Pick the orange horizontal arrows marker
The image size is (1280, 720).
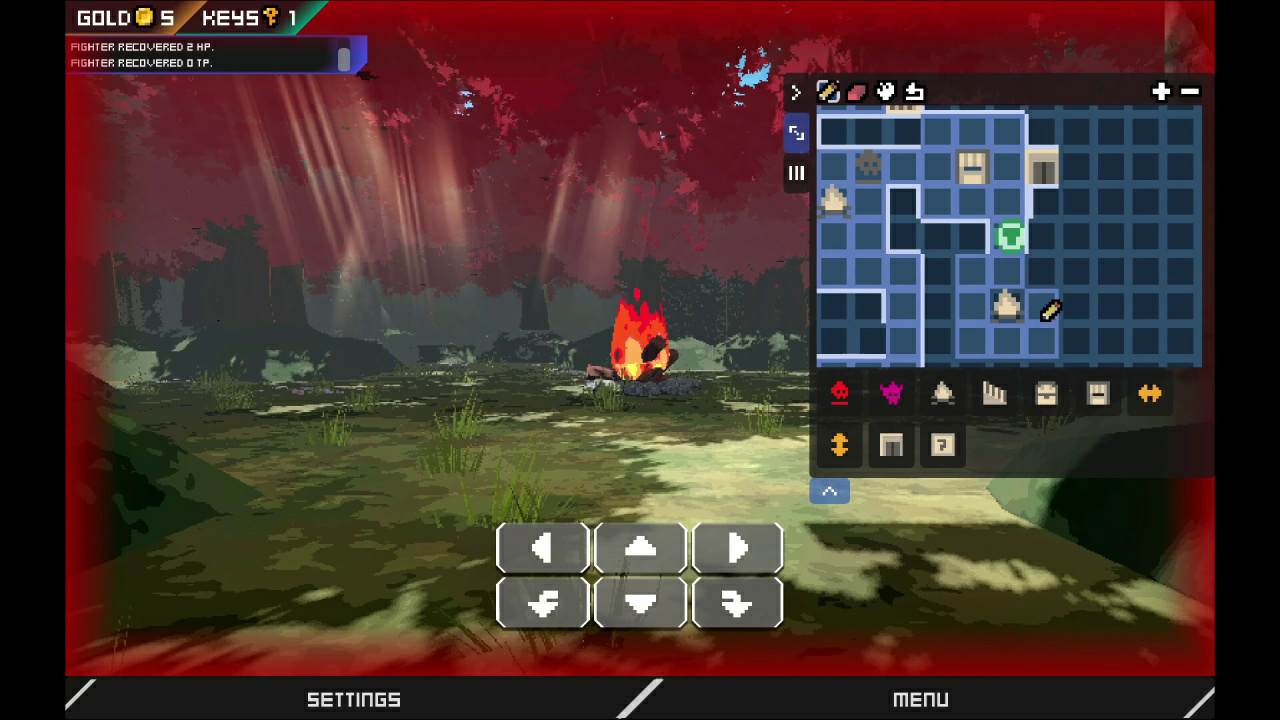click(1150, 394)
